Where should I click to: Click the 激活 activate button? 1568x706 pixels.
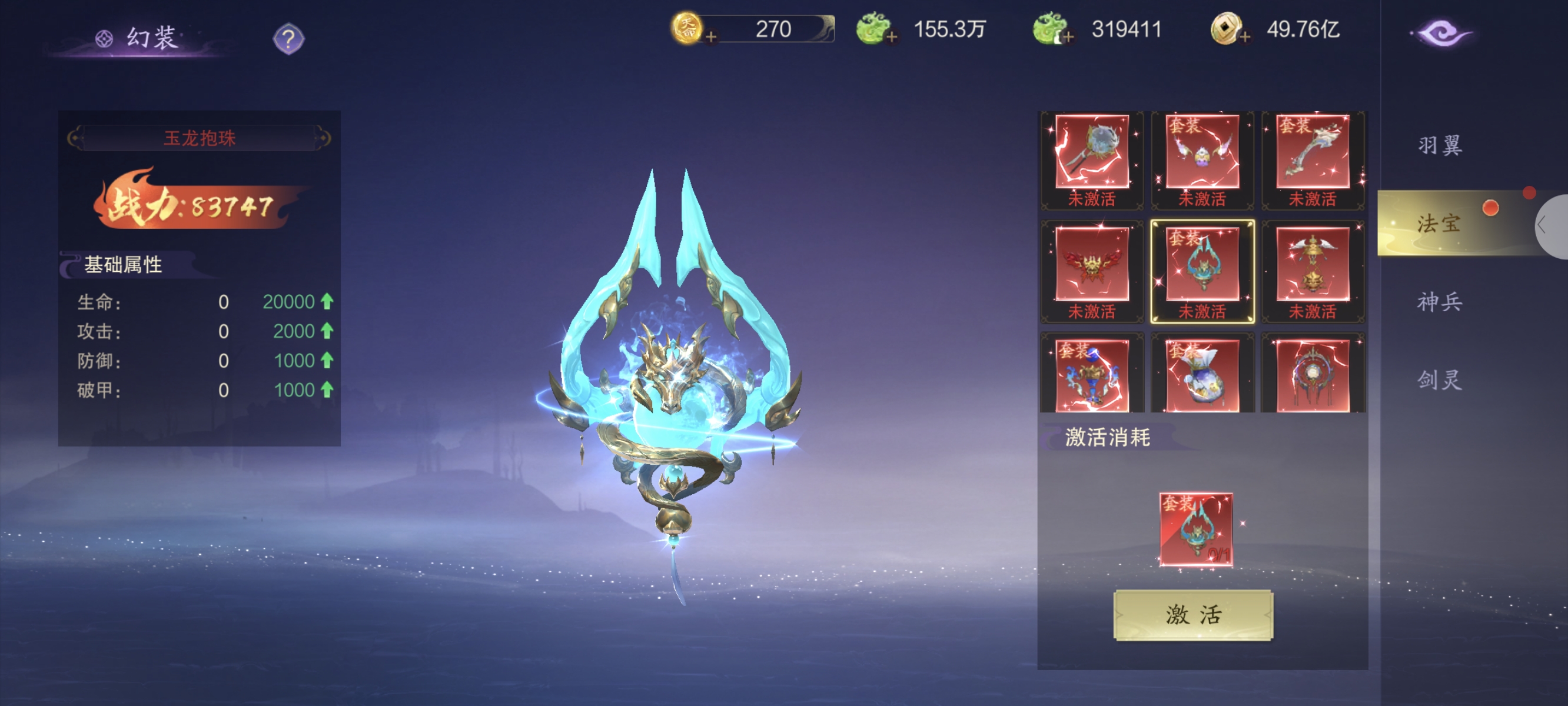tap(1192, 615)
